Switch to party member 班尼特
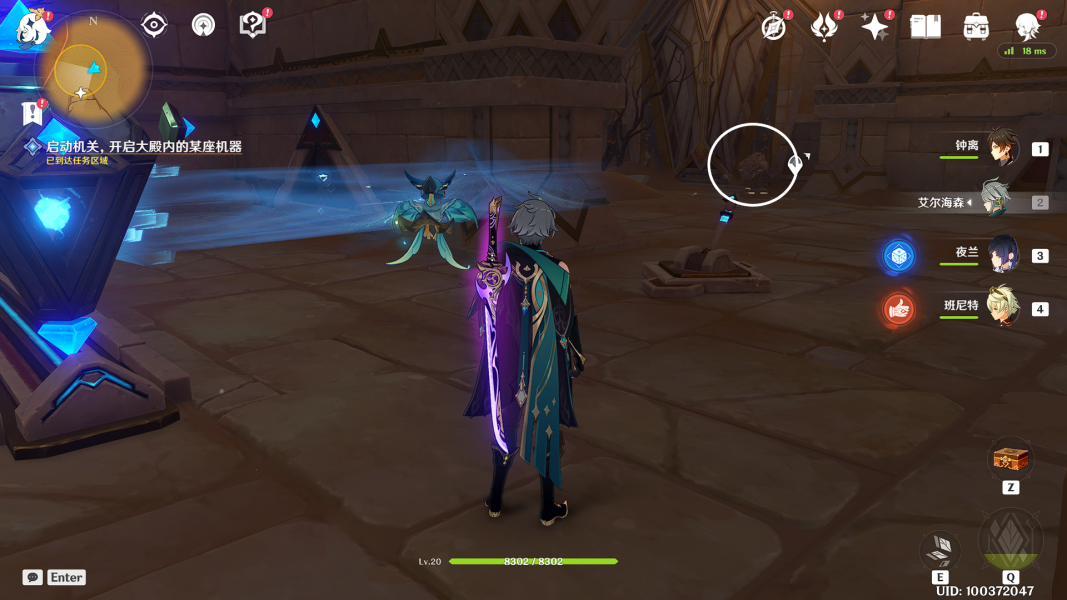 pyautogui.click(x=1001, y=307)
